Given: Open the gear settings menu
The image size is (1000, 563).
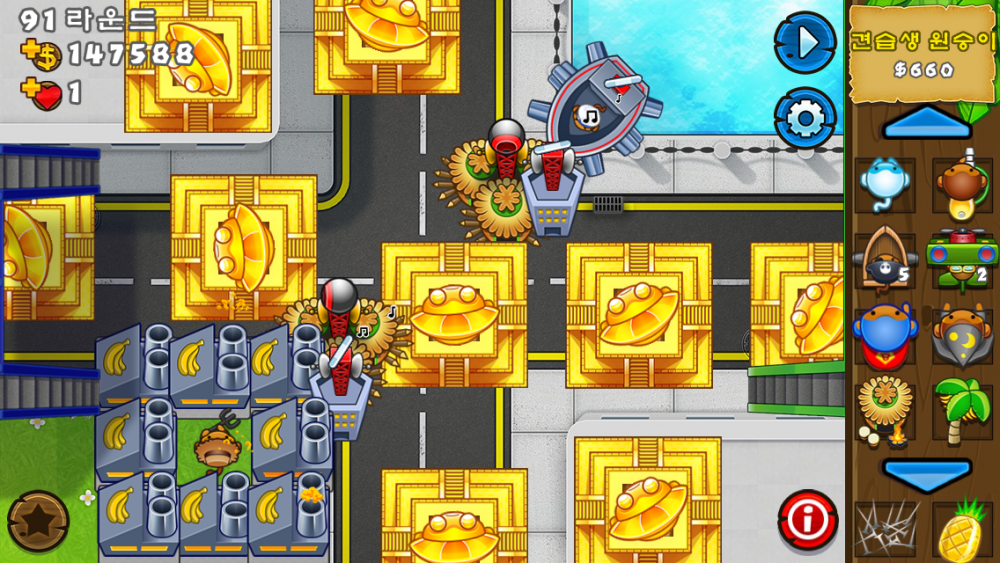Looking at the screenshot, I should [805, 118].
